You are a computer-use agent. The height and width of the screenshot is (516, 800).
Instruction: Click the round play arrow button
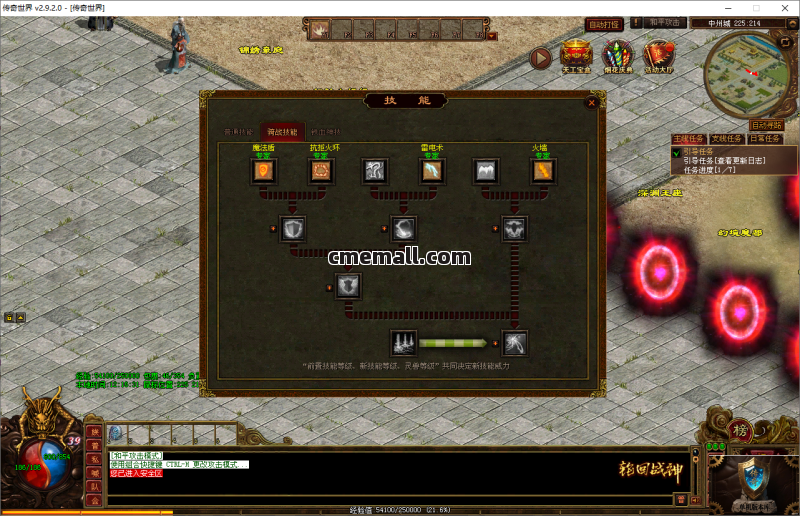click(540, 58)
